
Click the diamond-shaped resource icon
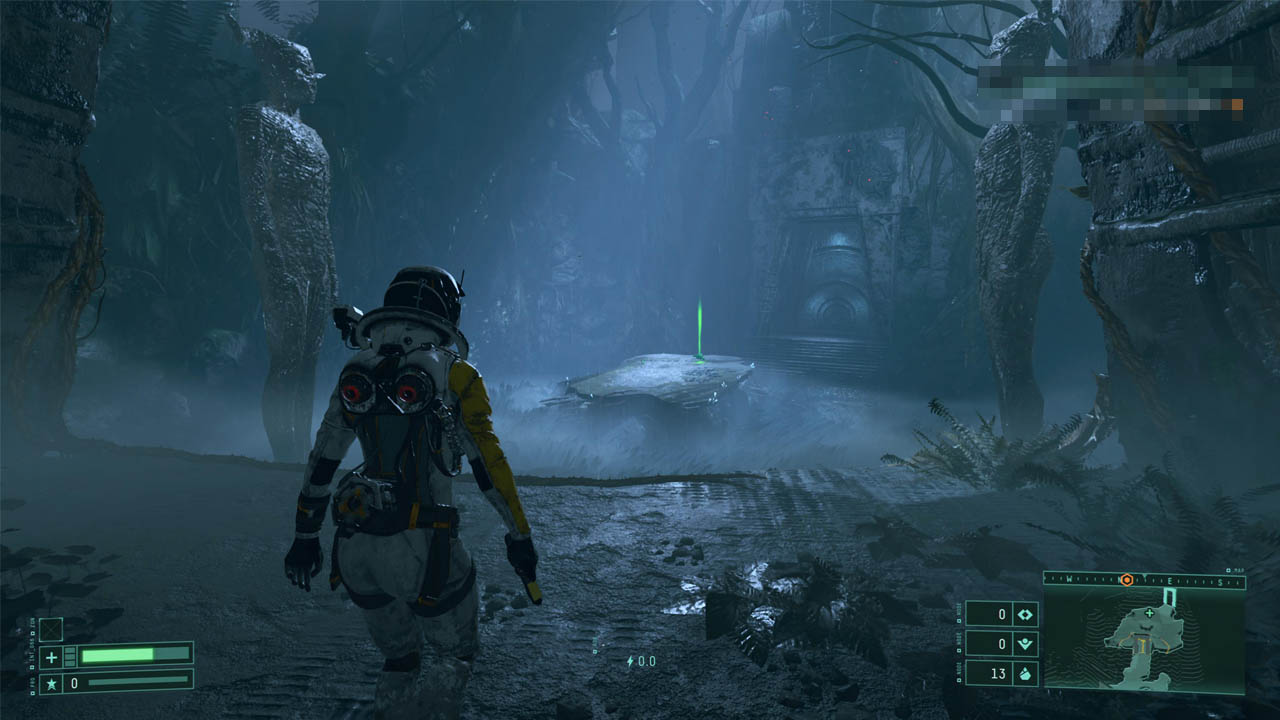coord(1025,614)
